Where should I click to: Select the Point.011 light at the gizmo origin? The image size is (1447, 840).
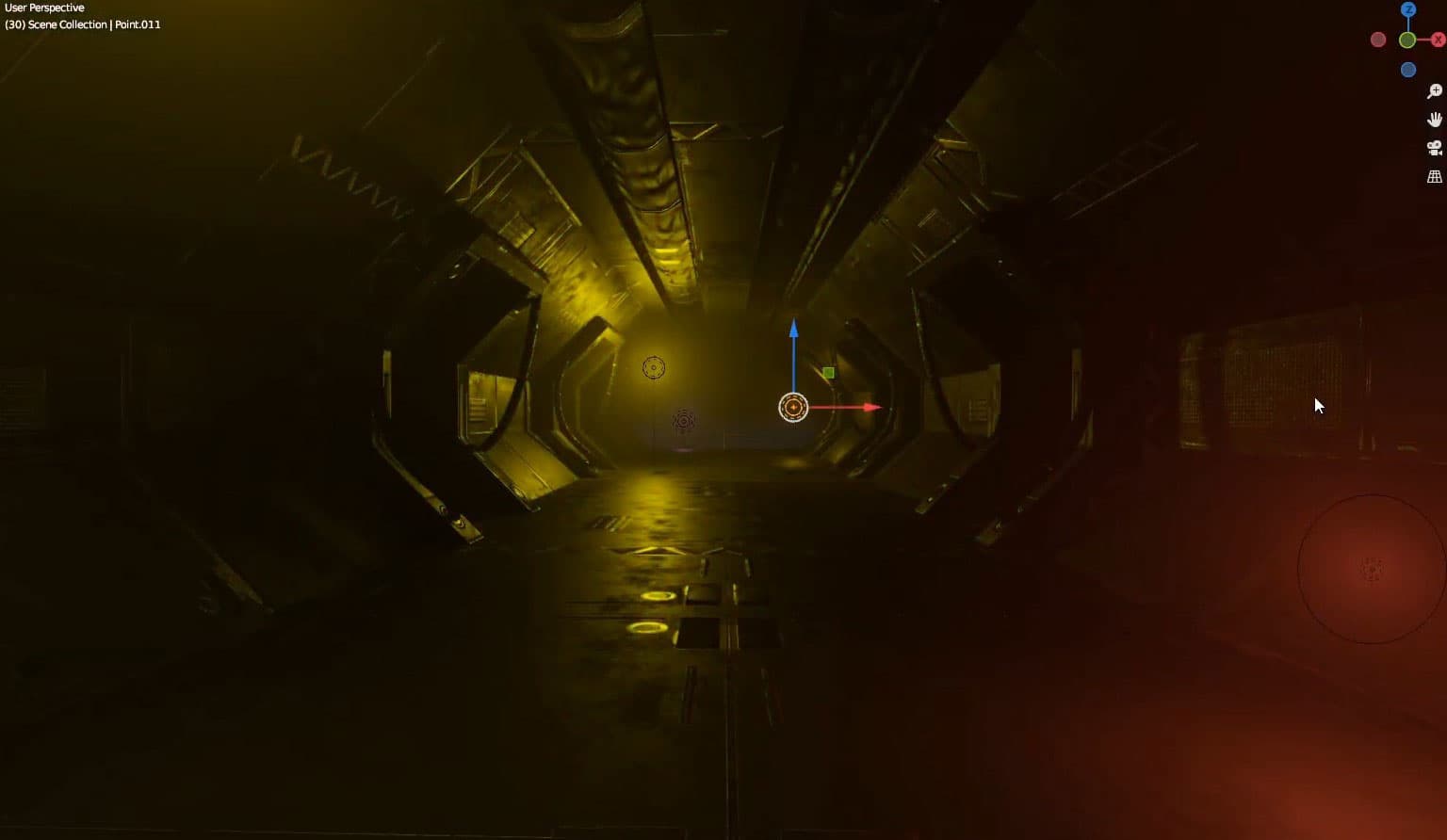pyautogui.click(x=793, y=406)
